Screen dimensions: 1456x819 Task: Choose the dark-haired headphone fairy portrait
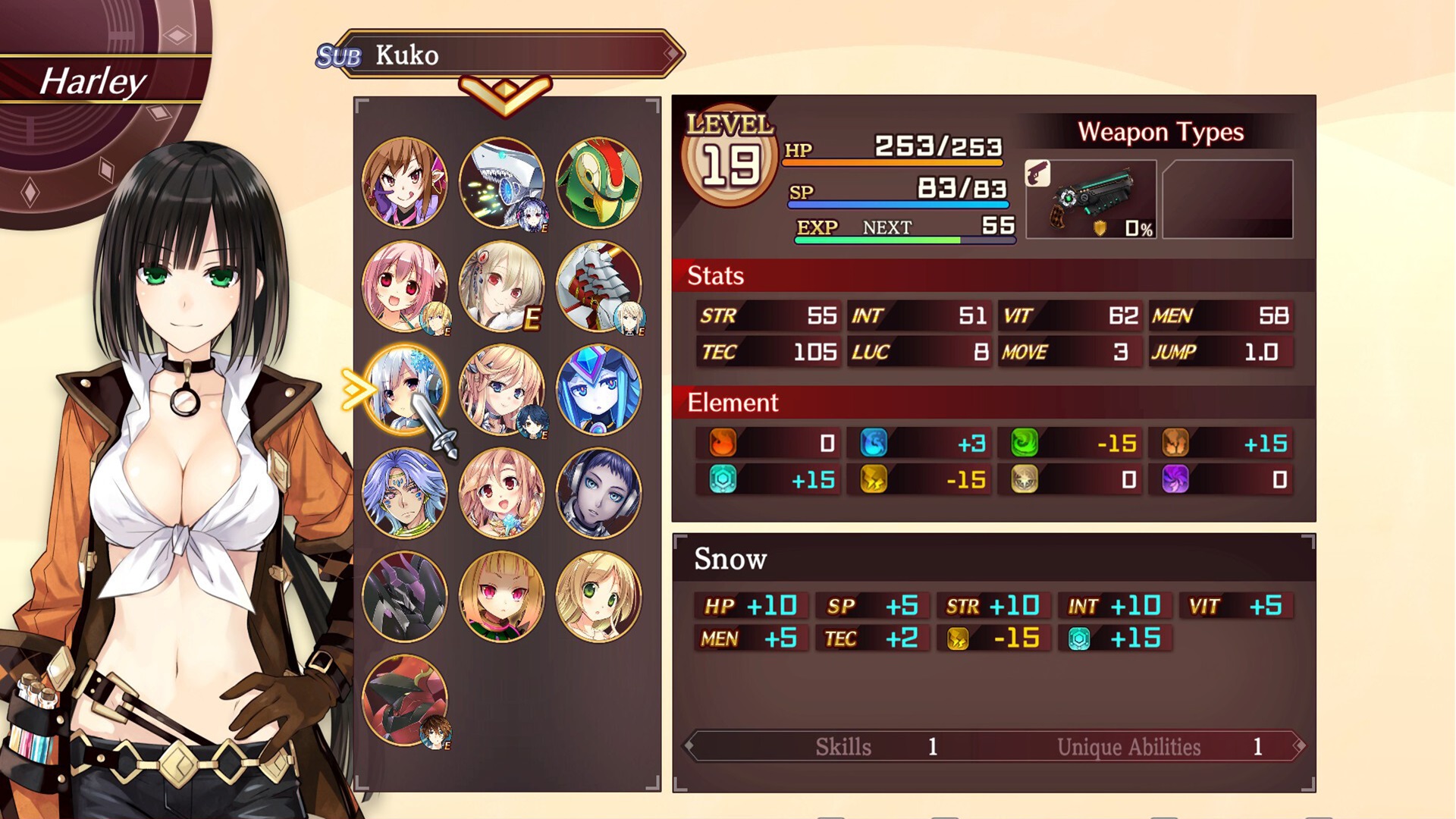598,494
